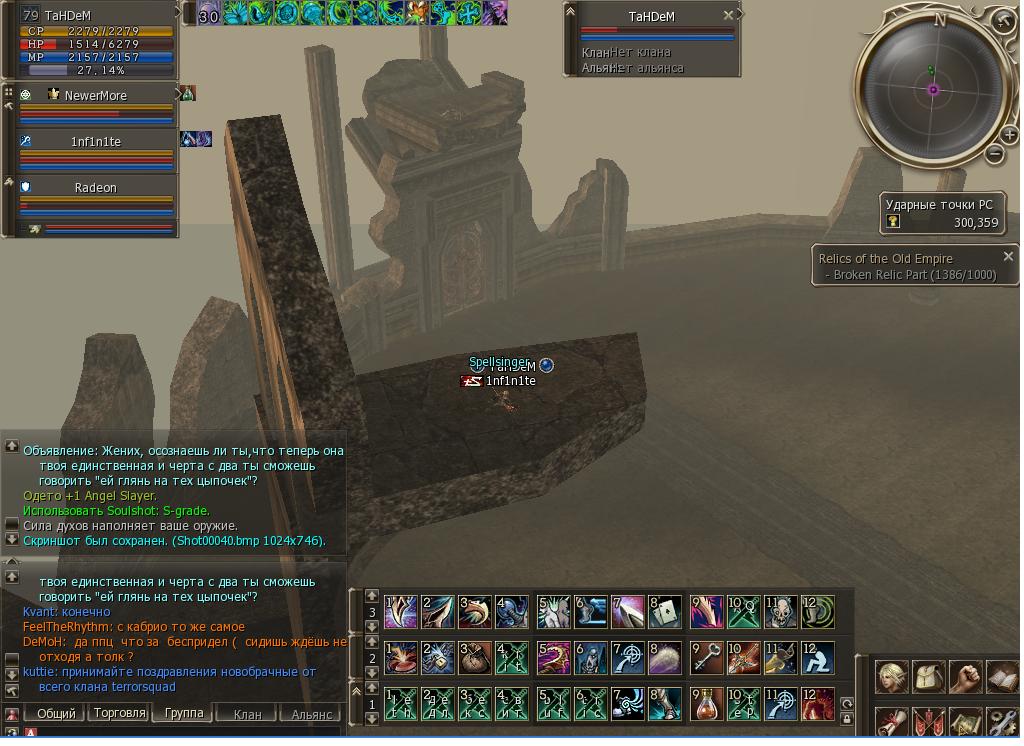Zoom in the radar with plus button
1024x746 pixels.
(1009, 137)
